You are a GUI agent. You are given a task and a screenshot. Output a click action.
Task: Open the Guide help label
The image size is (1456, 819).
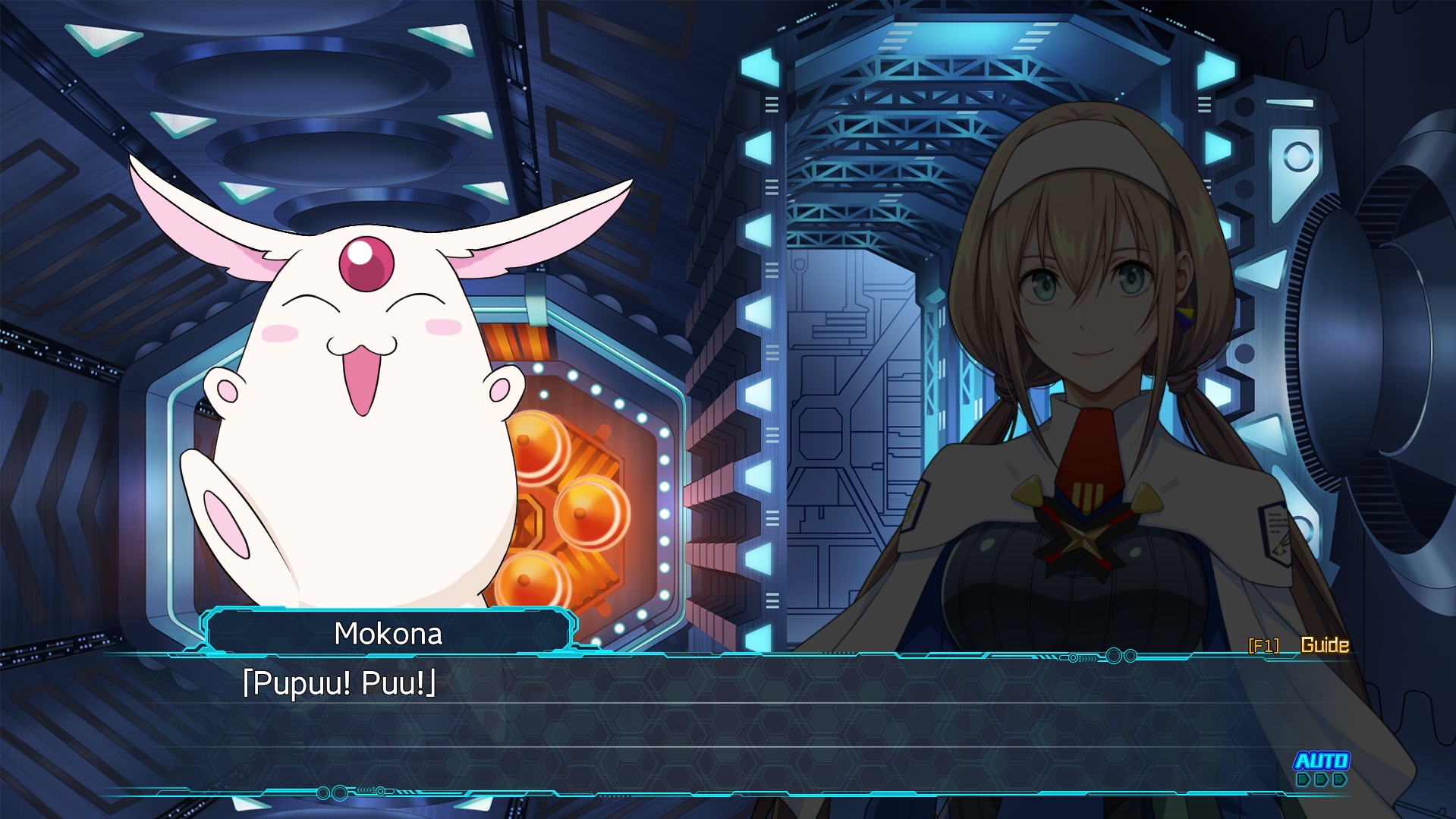[x=1324, y=645]
